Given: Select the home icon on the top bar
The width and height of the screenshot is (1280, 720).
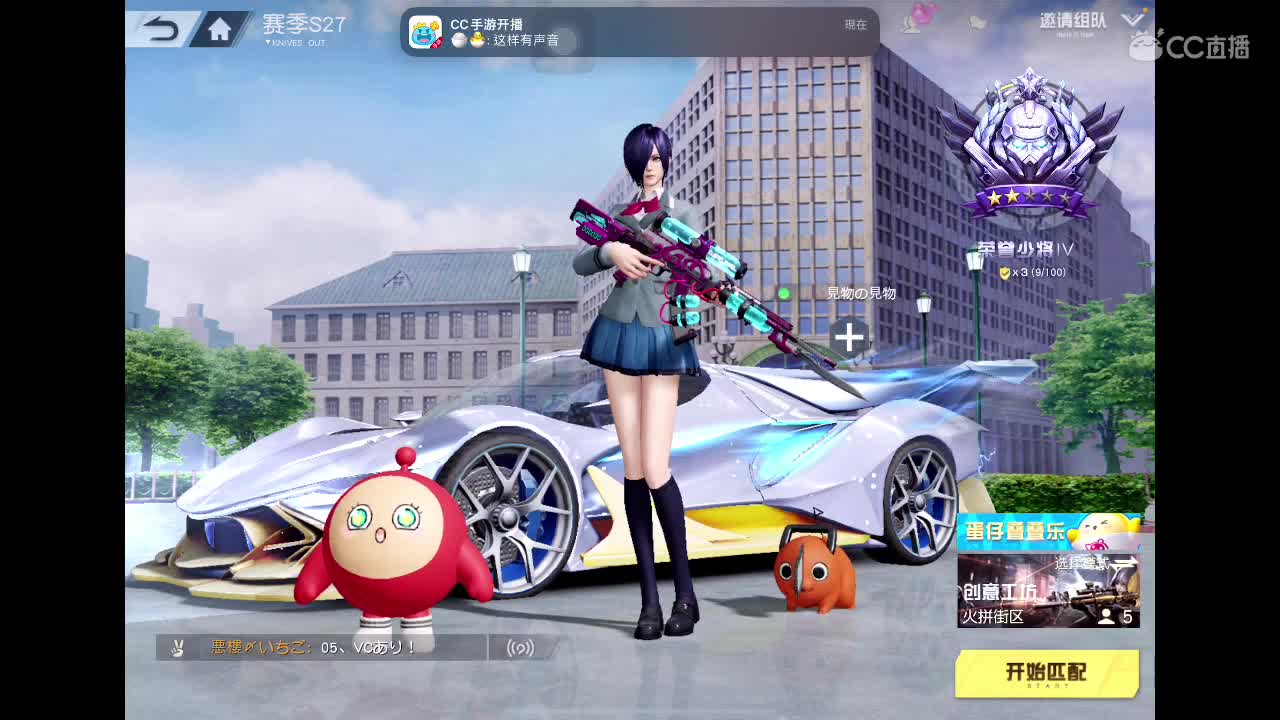Looking at the screenshot, I should pyautogui.click(x=222, y=28).
